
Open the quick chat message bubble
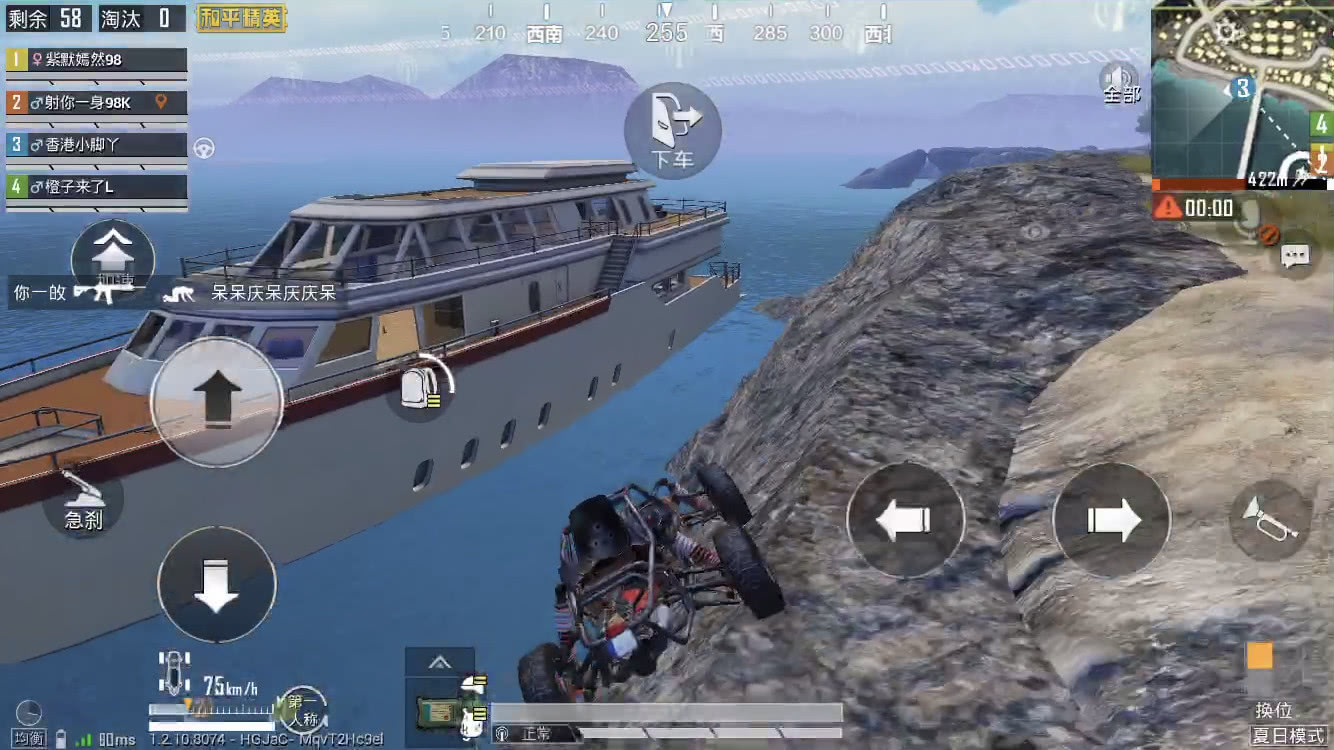[1296, 256]
